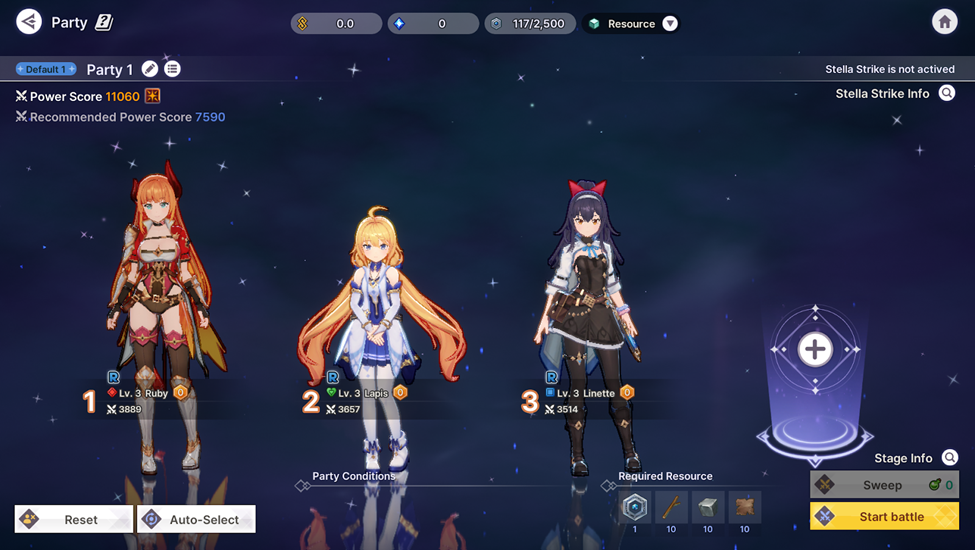This screenshot has width=975, height=550.
Task: Go back with the arrow button
Action: tap(29, 21)
